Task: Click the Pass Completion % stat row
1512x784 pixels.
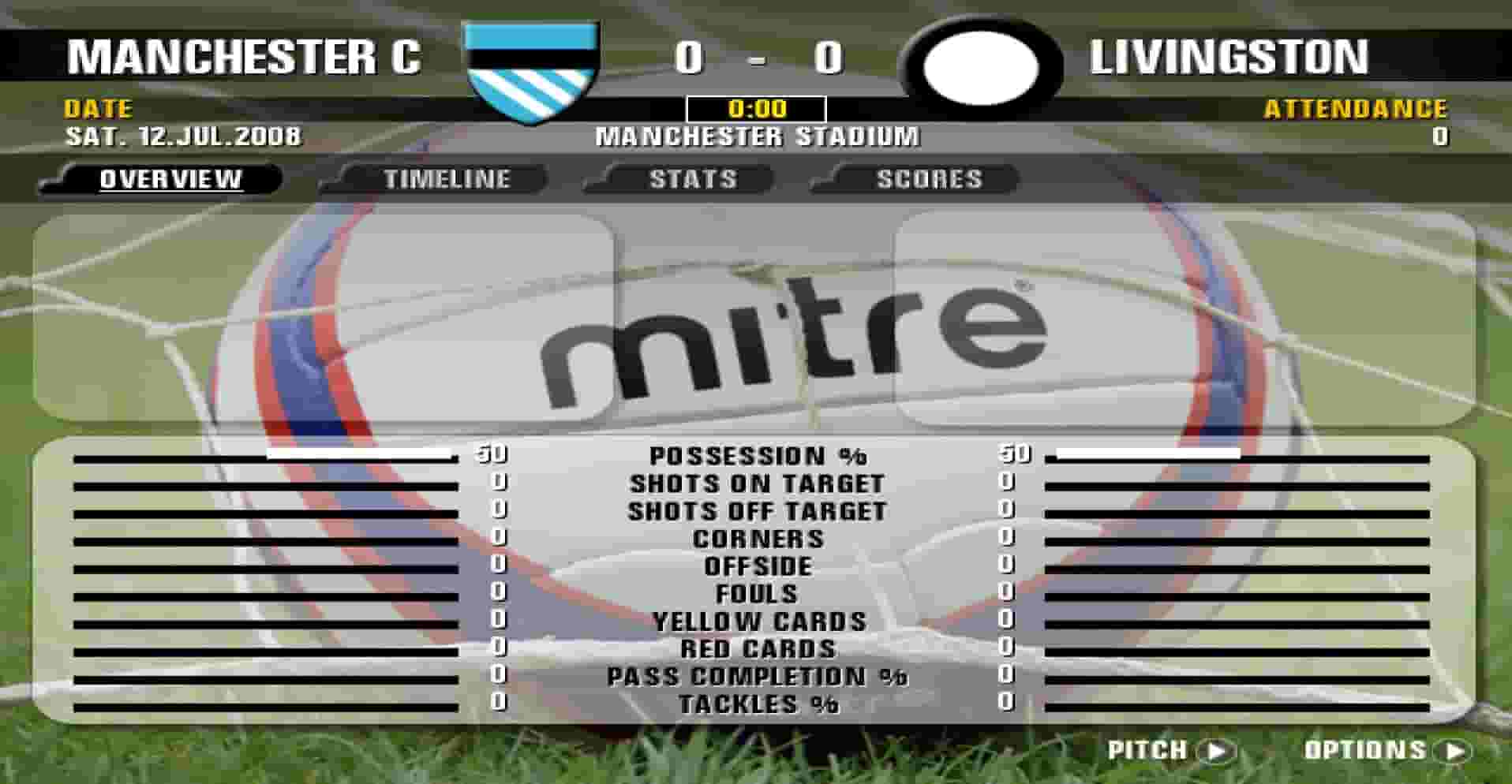Action: [756, 676]
